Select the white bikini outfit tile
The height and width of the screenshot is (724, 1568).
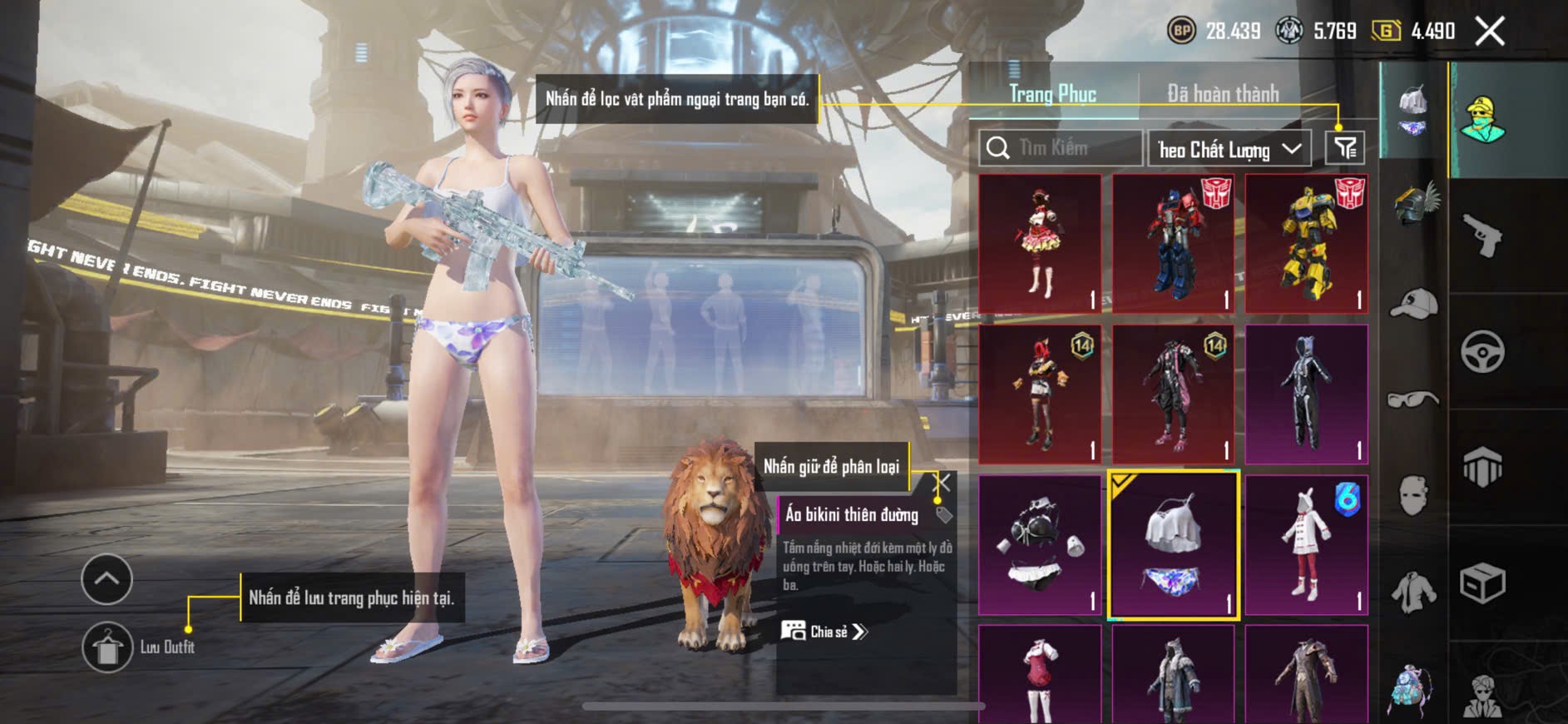click(1173, 545)
